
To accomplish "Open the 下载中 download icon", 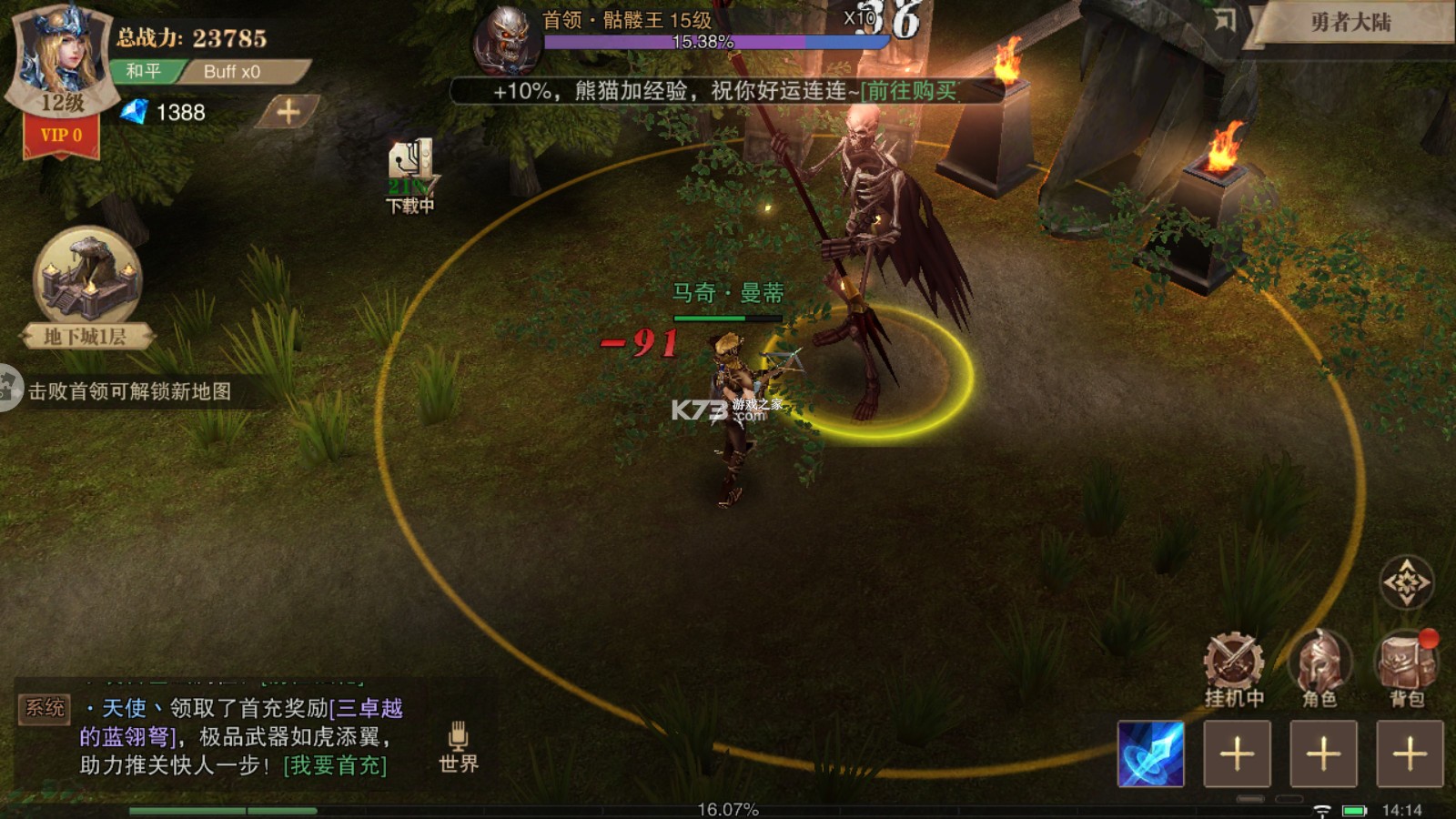I will click(410, 175).
